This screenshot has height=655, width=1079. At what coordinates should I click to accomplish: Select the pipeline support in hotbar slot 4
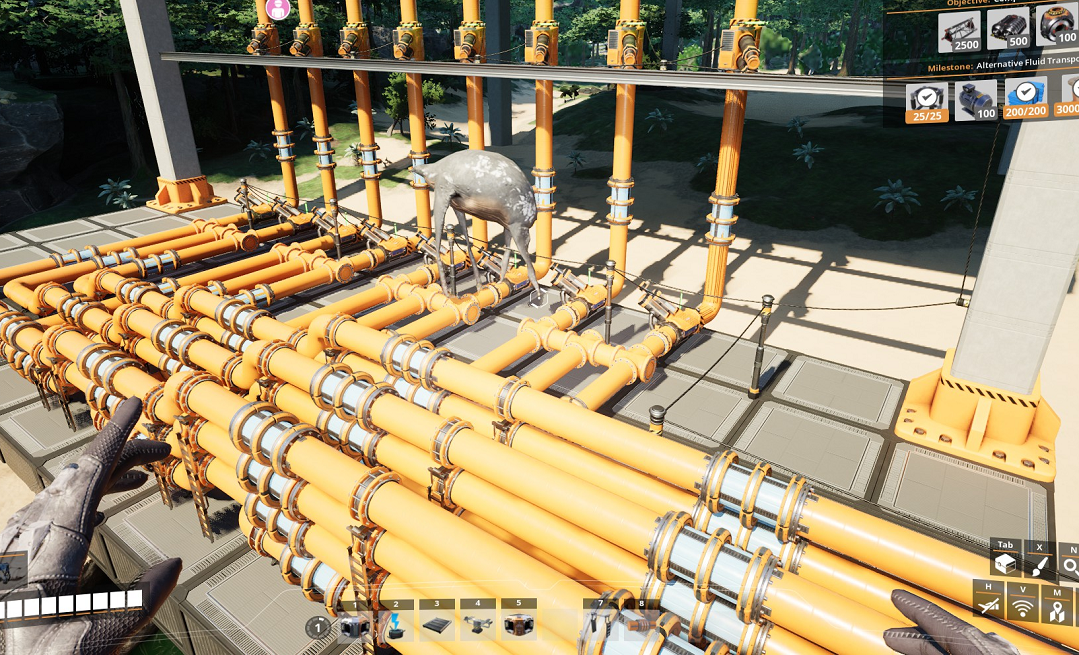tap(478, 627)
